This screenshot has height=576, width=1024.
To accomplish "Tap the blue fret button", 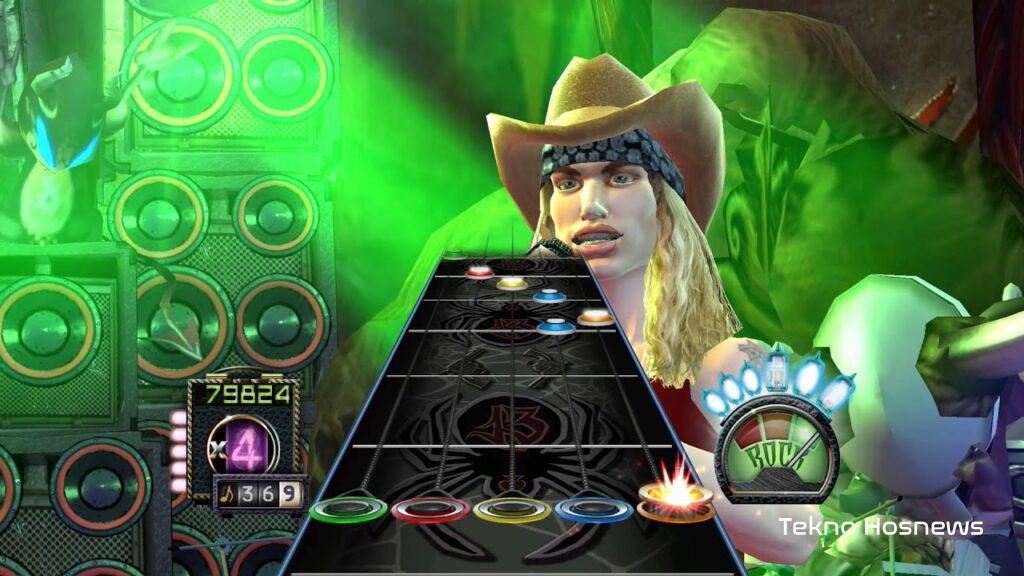I will pos(594,509).
